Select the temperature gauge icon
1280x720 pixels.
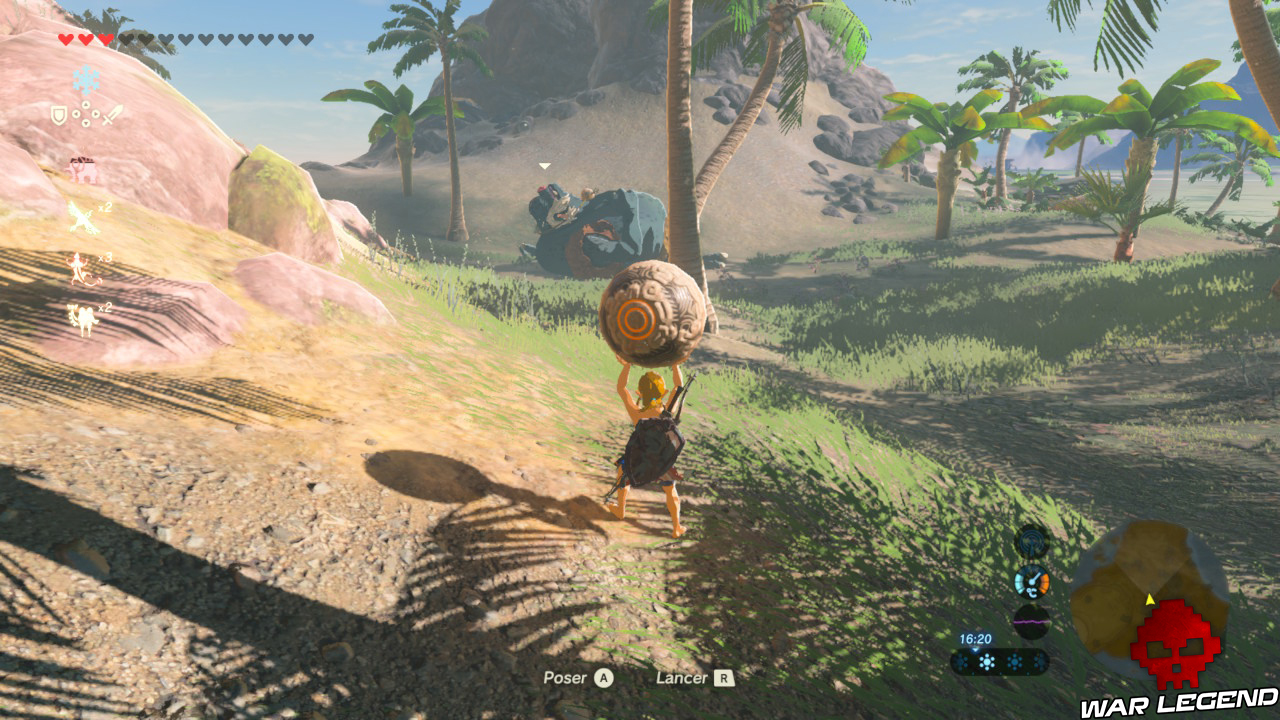1032,581
